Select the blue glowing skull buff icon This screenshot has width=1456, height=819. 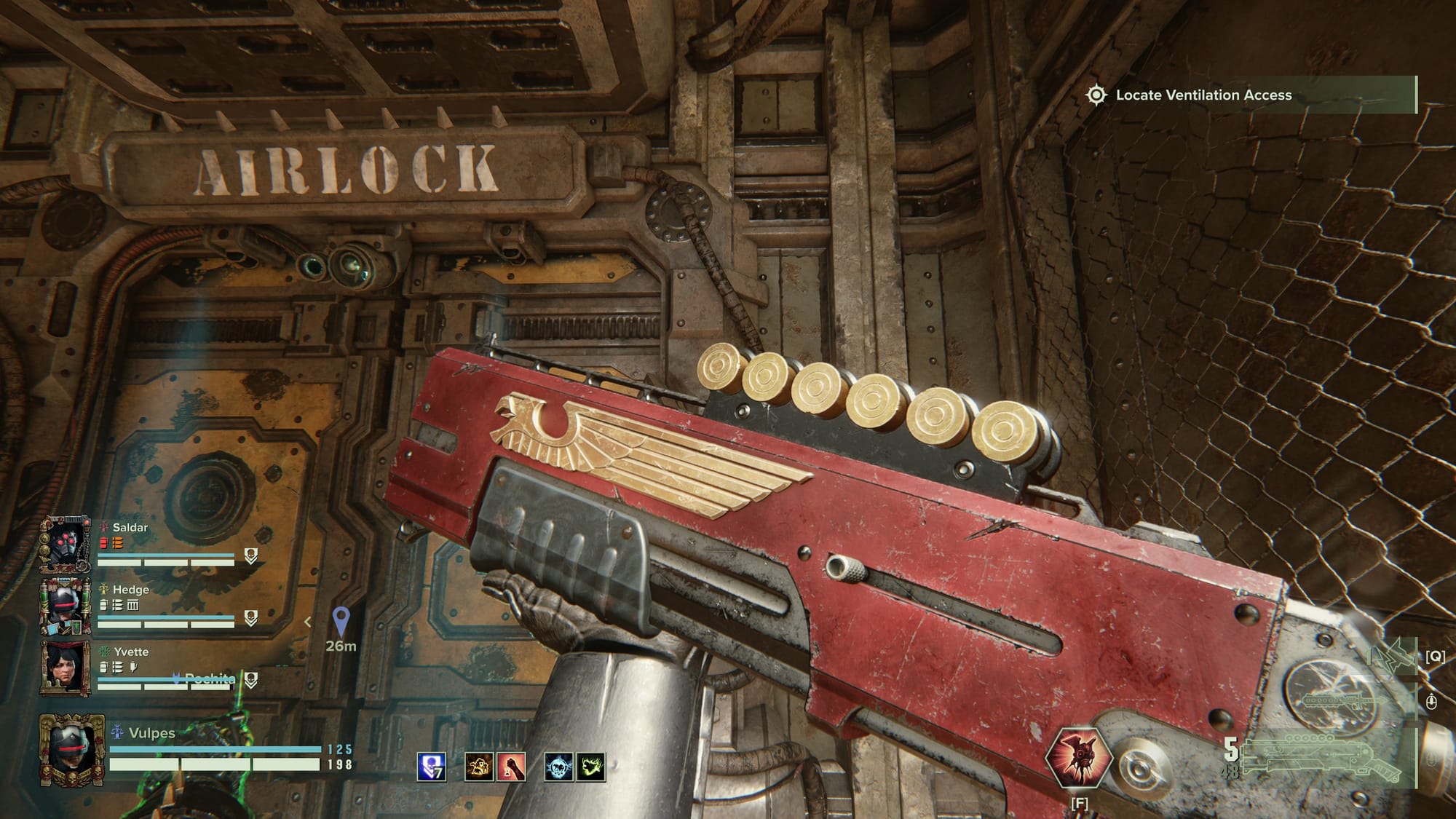(558, 767)
